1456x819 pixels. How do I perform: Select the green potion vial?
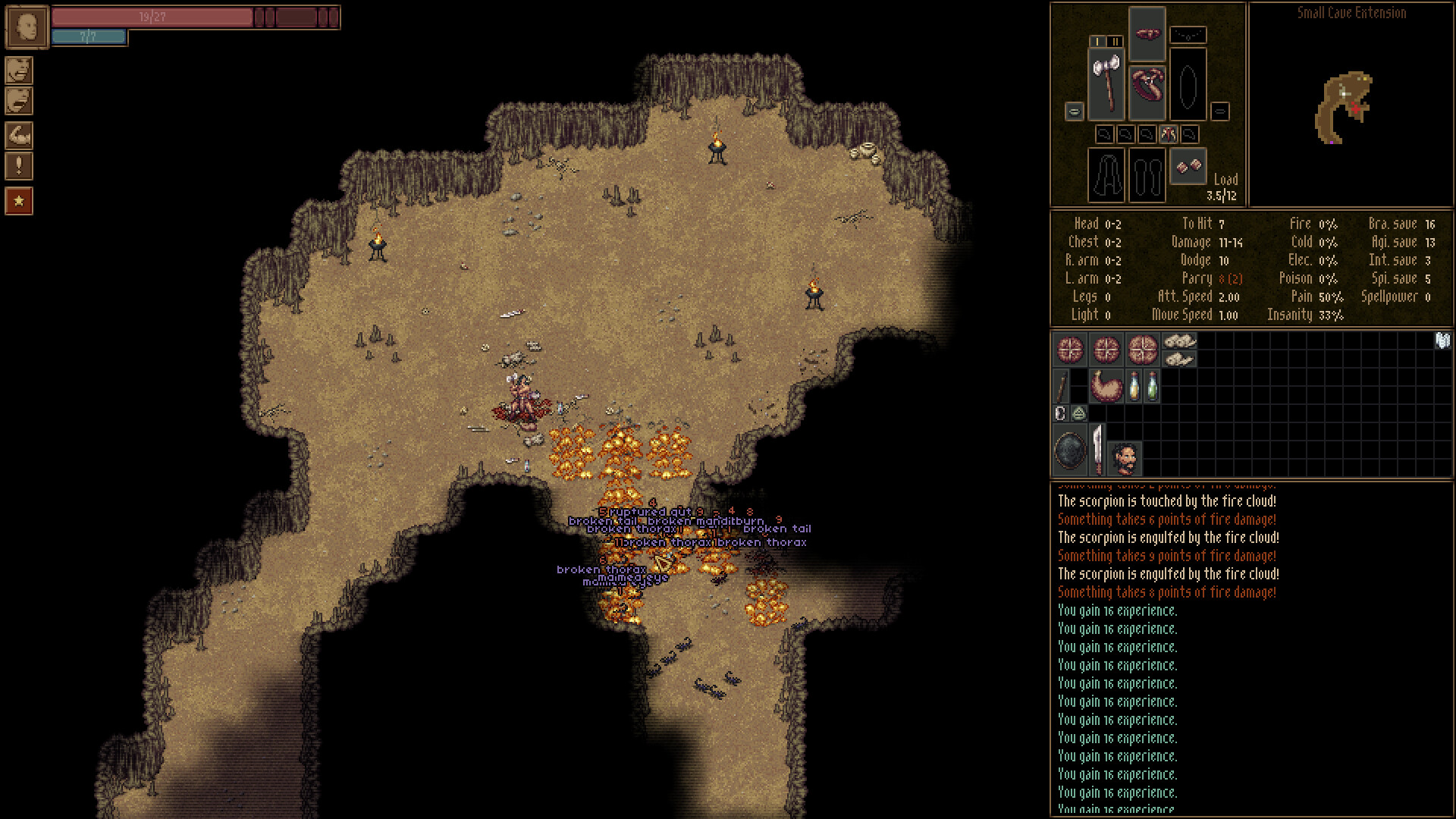[x=1152, y=385]
